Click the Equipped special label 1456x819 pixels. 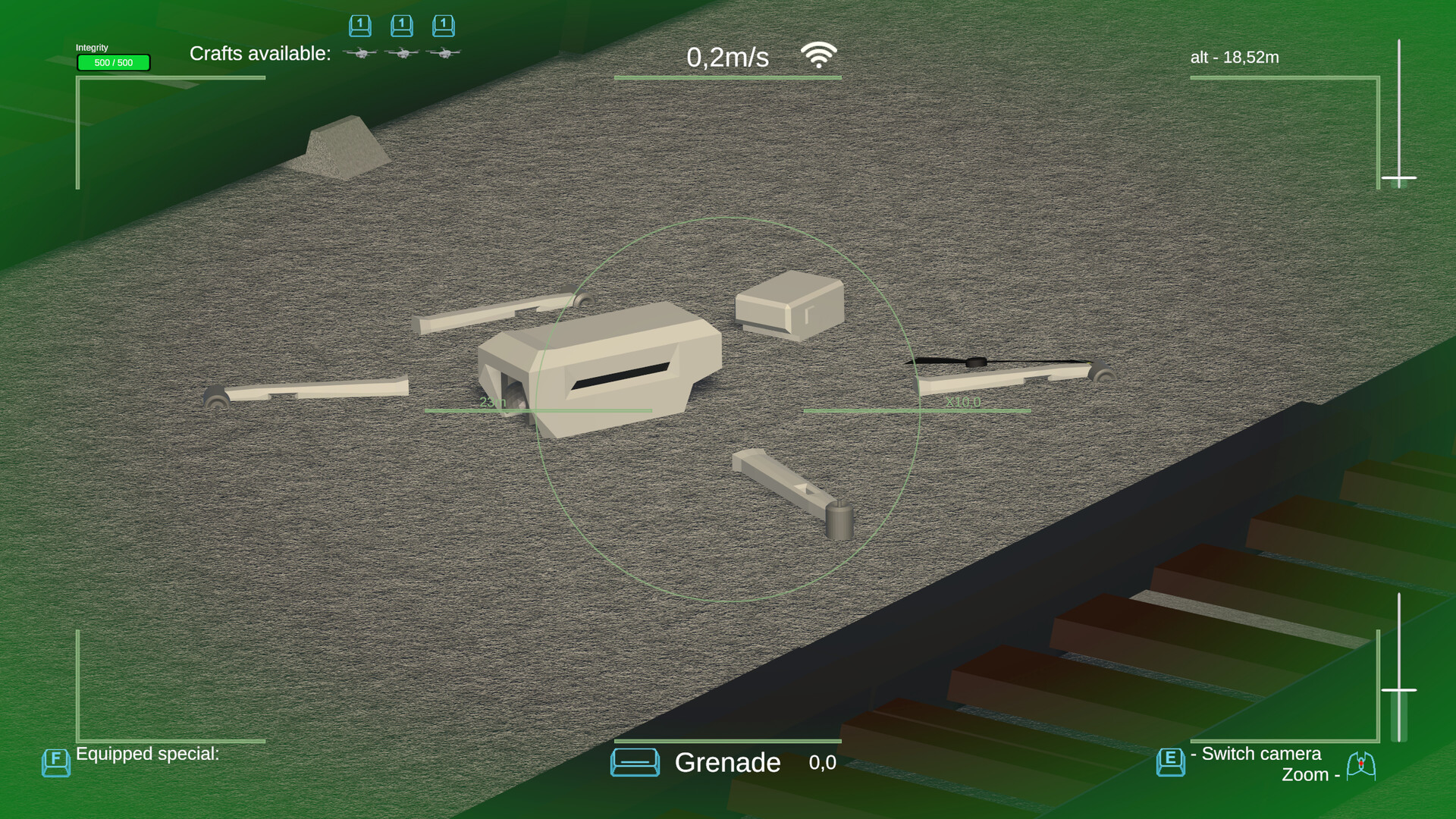click(x=148, y=754)
